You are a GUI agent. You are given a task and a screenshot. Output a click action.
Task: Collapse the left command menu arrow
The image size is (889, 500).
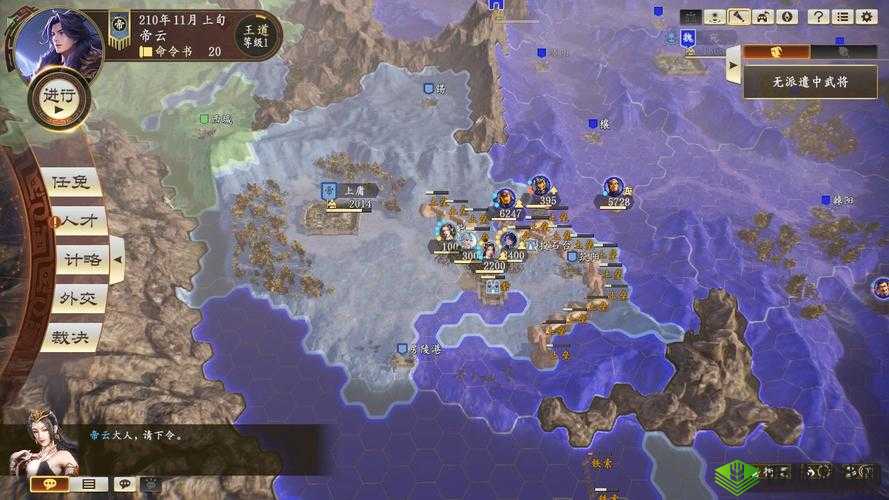pos(116,259)
